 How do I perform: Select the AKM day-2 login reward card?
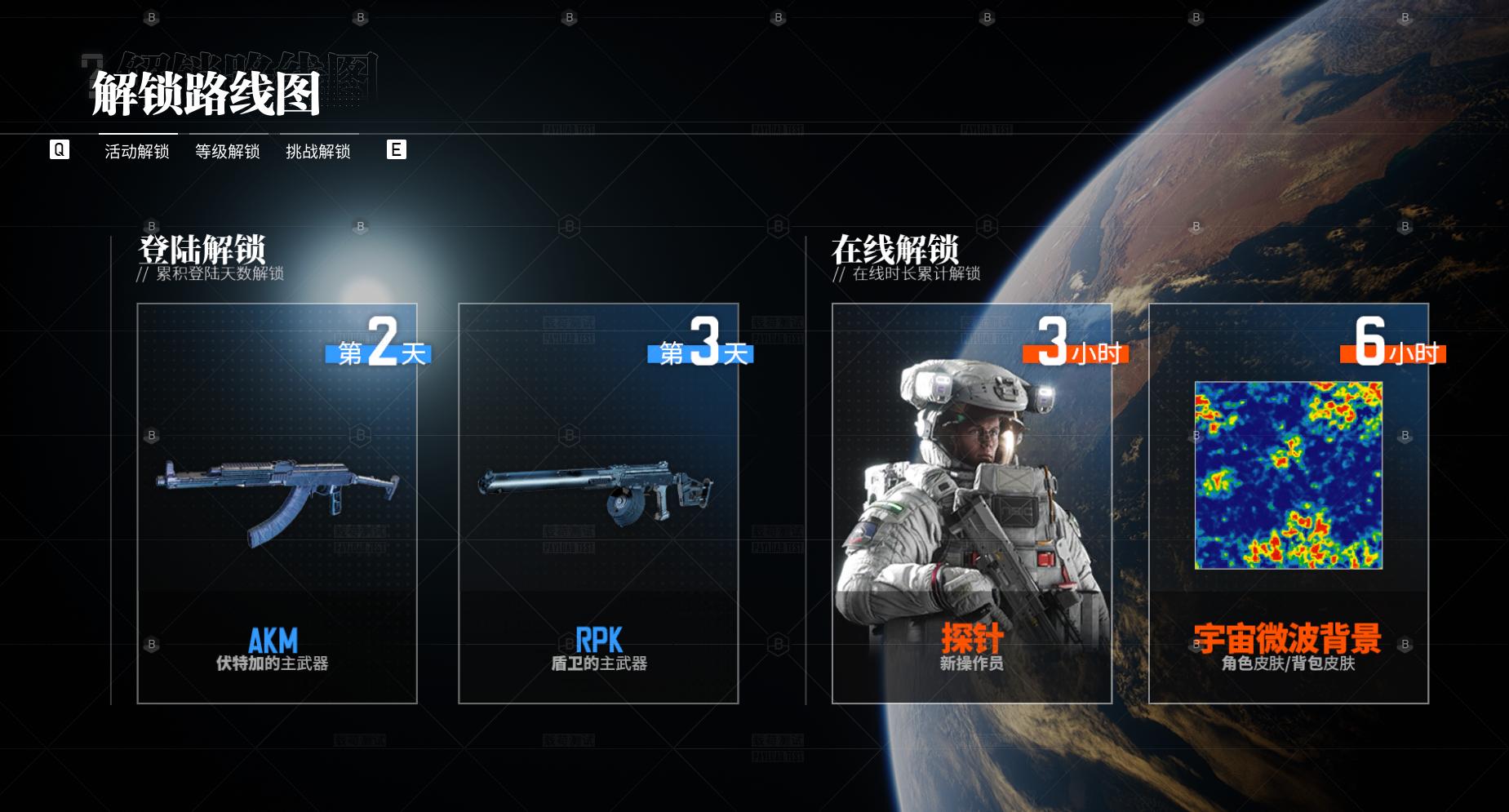click(x=277, y=504)
